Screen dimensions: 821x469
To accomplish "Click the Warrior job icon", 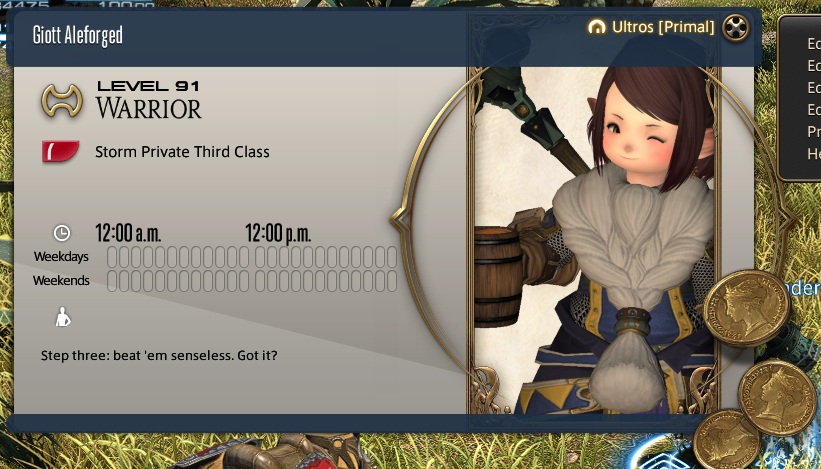I will click(x=61, y=100).
